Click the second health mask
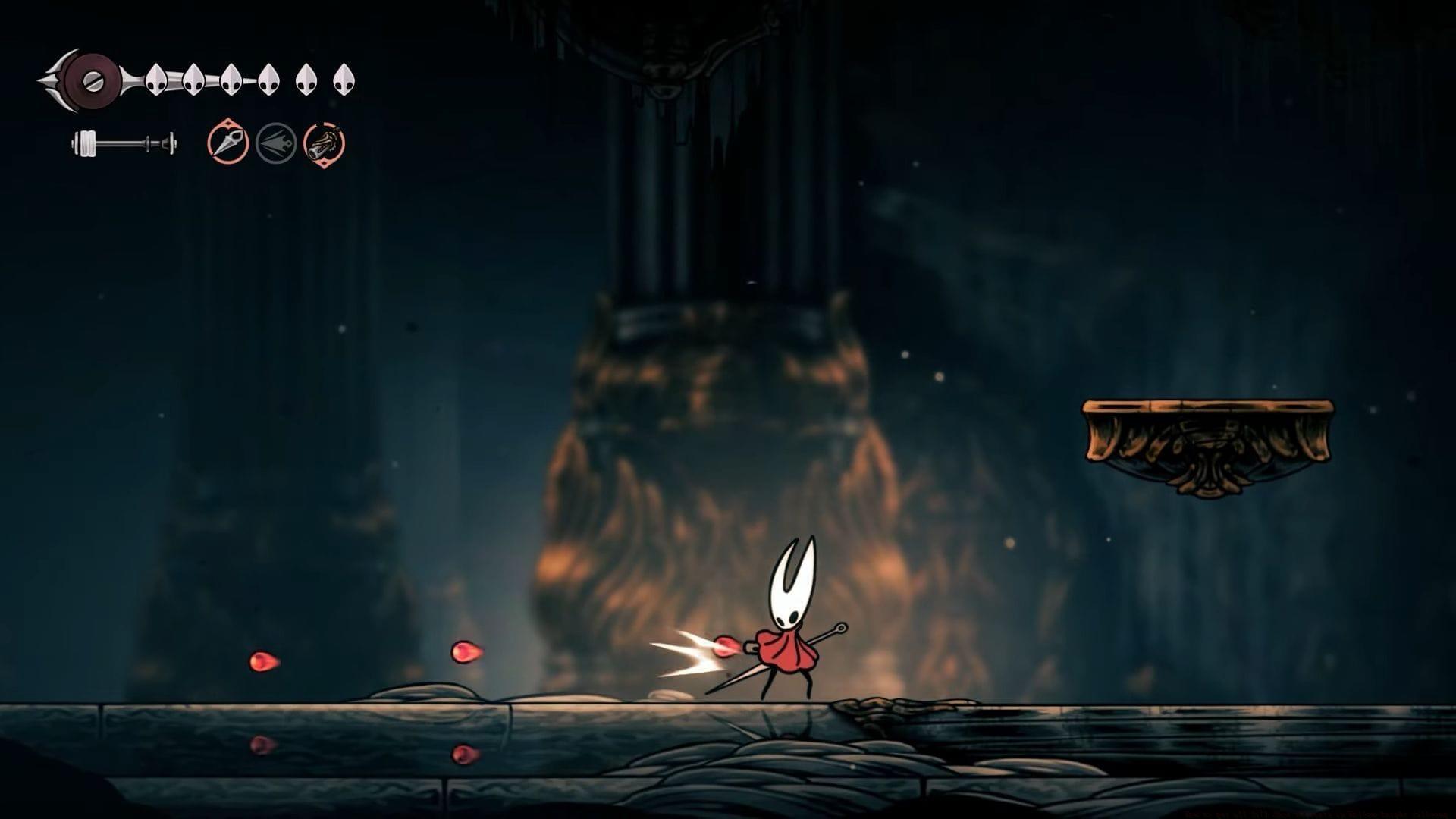The width and height of the screenshot is (1456, 819). 192,79
